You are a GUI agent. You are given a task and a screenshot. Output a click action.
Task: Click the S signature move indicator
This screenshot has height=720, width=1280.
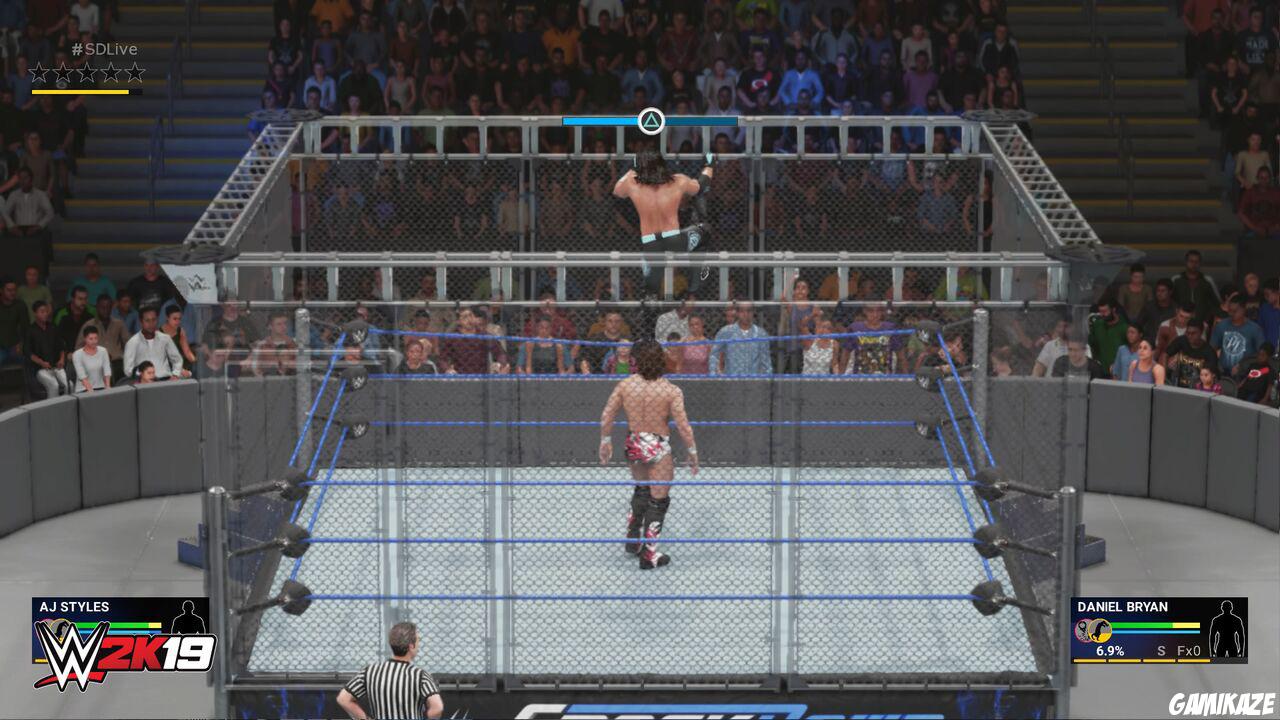[1161, 651]
